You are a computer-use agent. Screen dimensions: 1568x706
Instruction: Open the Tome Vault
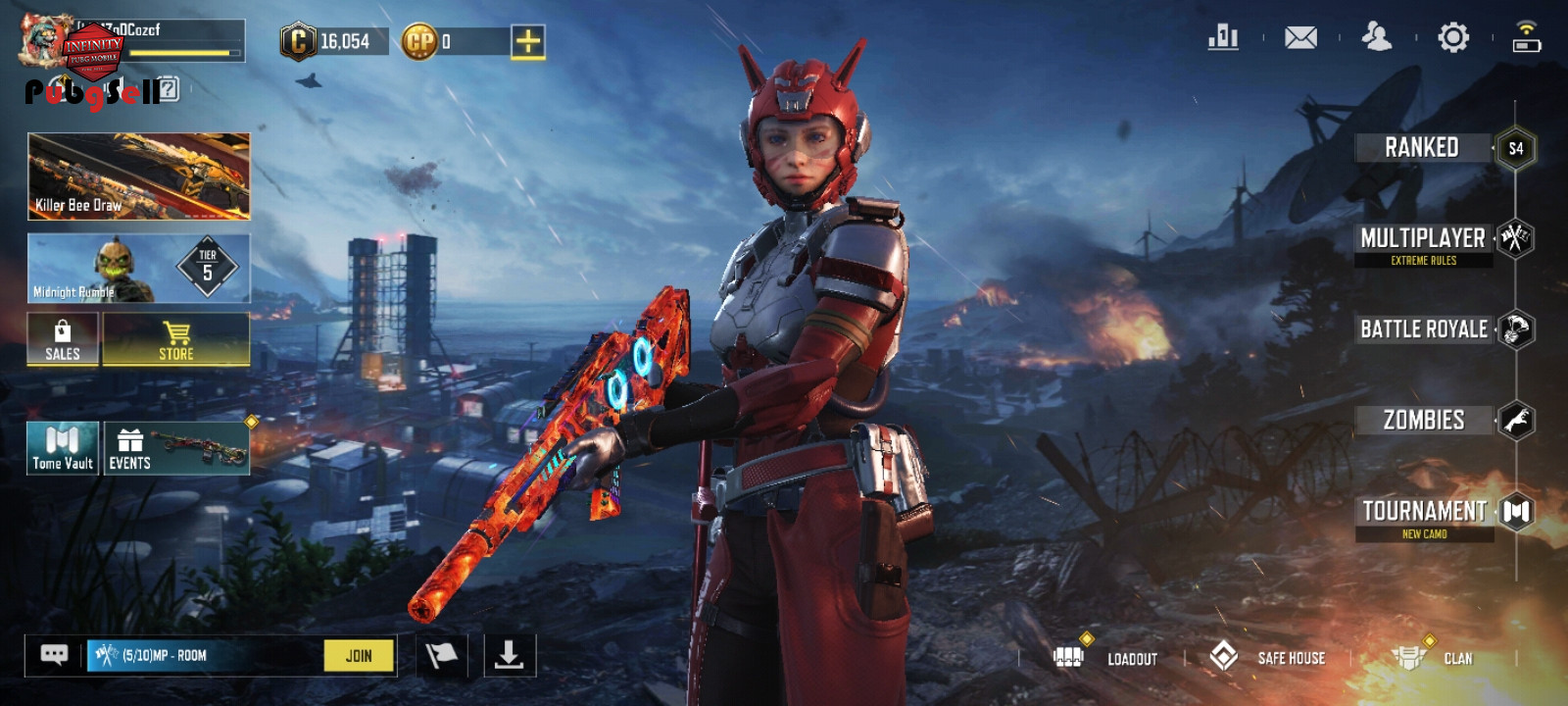click(63, 448)
